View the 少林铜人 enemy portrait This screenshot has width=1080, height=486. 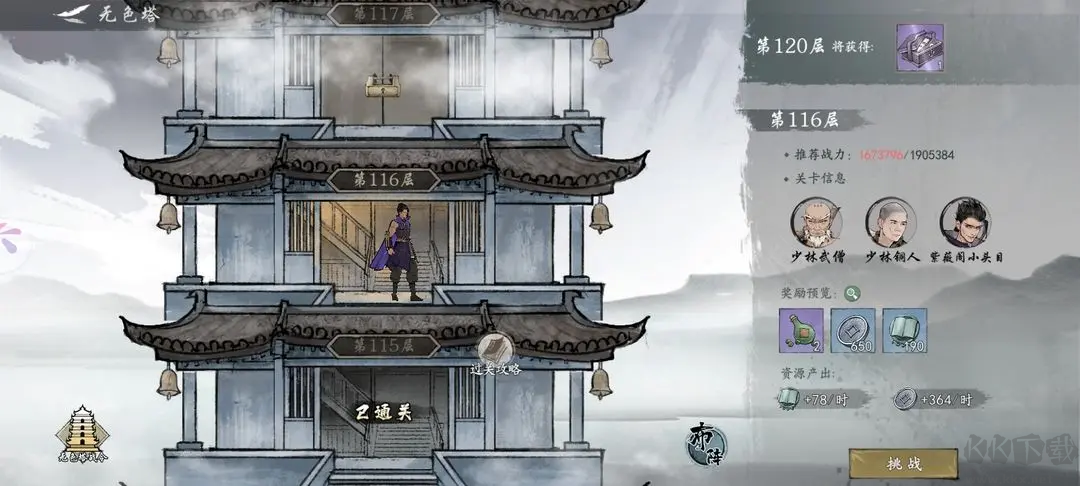(889, 223)
